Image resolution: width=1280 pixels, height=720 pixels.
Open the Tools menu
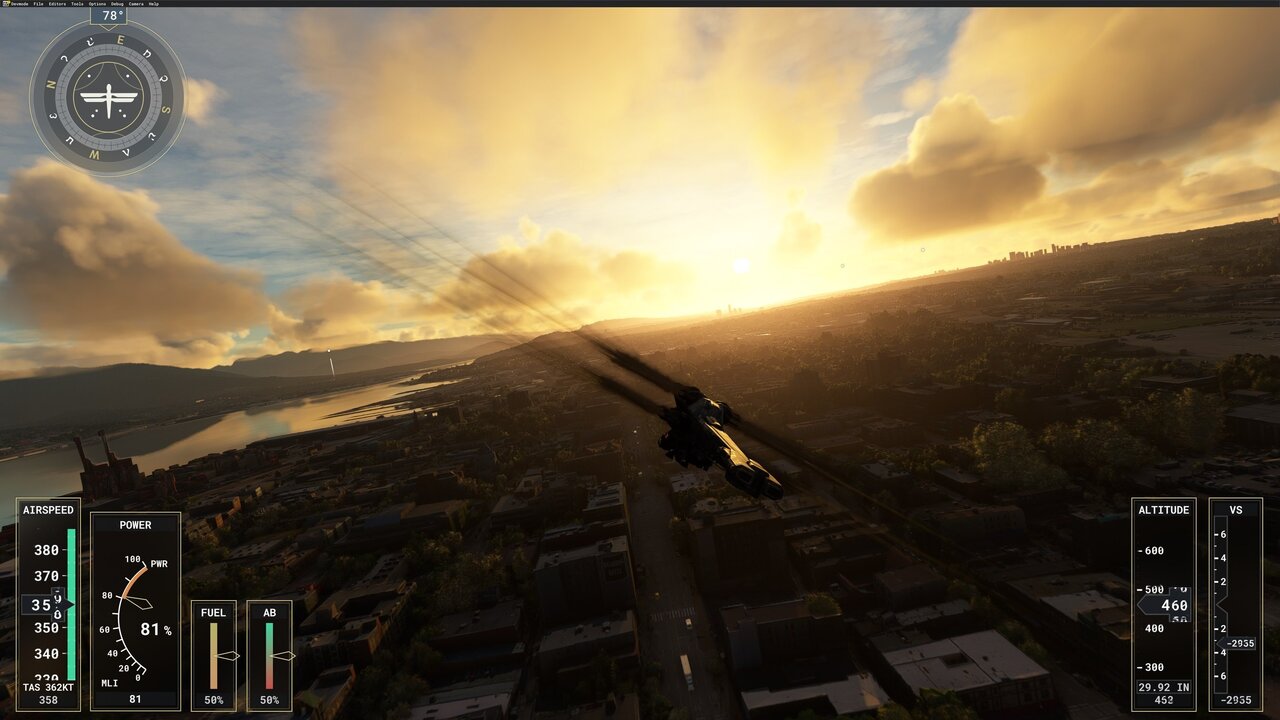[x=77, y=4]
